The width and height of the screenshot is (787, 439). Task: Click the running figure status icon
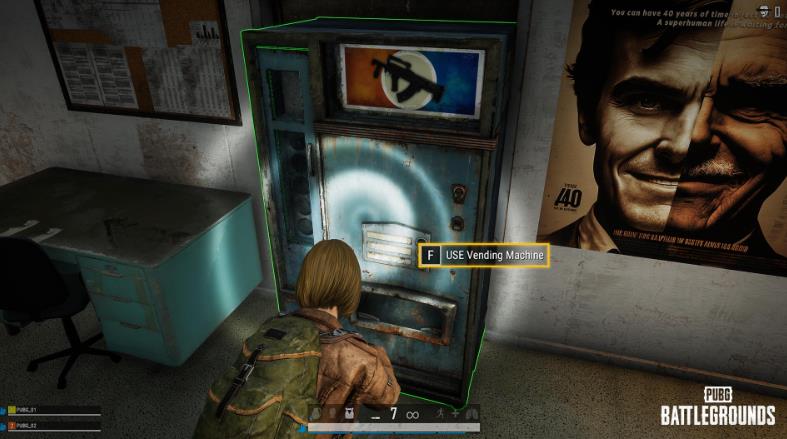click(x=439, y=413)
